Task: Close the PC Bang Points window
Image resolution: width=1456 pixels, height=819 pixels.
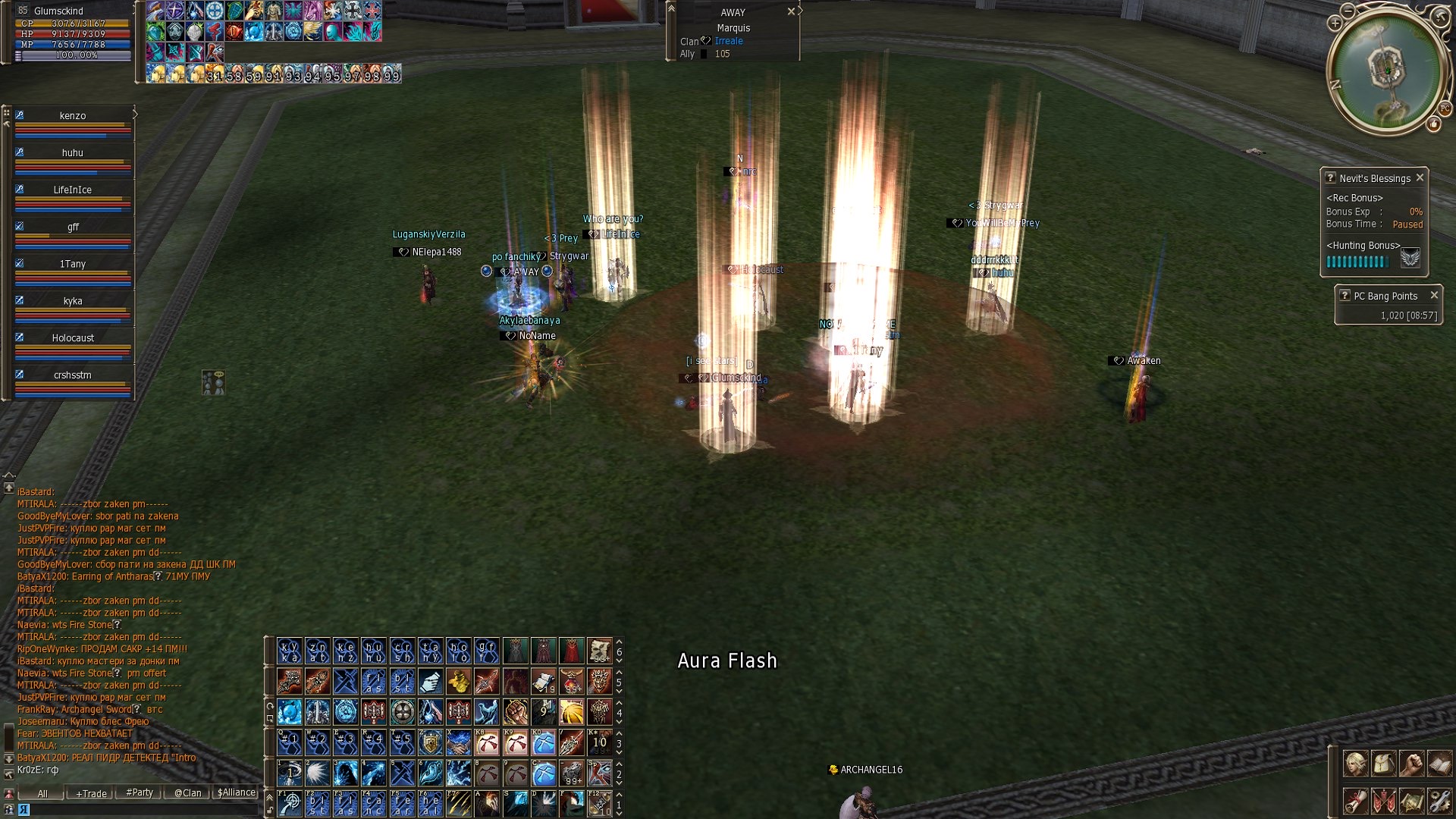Action: click(x=1434, y=295)
